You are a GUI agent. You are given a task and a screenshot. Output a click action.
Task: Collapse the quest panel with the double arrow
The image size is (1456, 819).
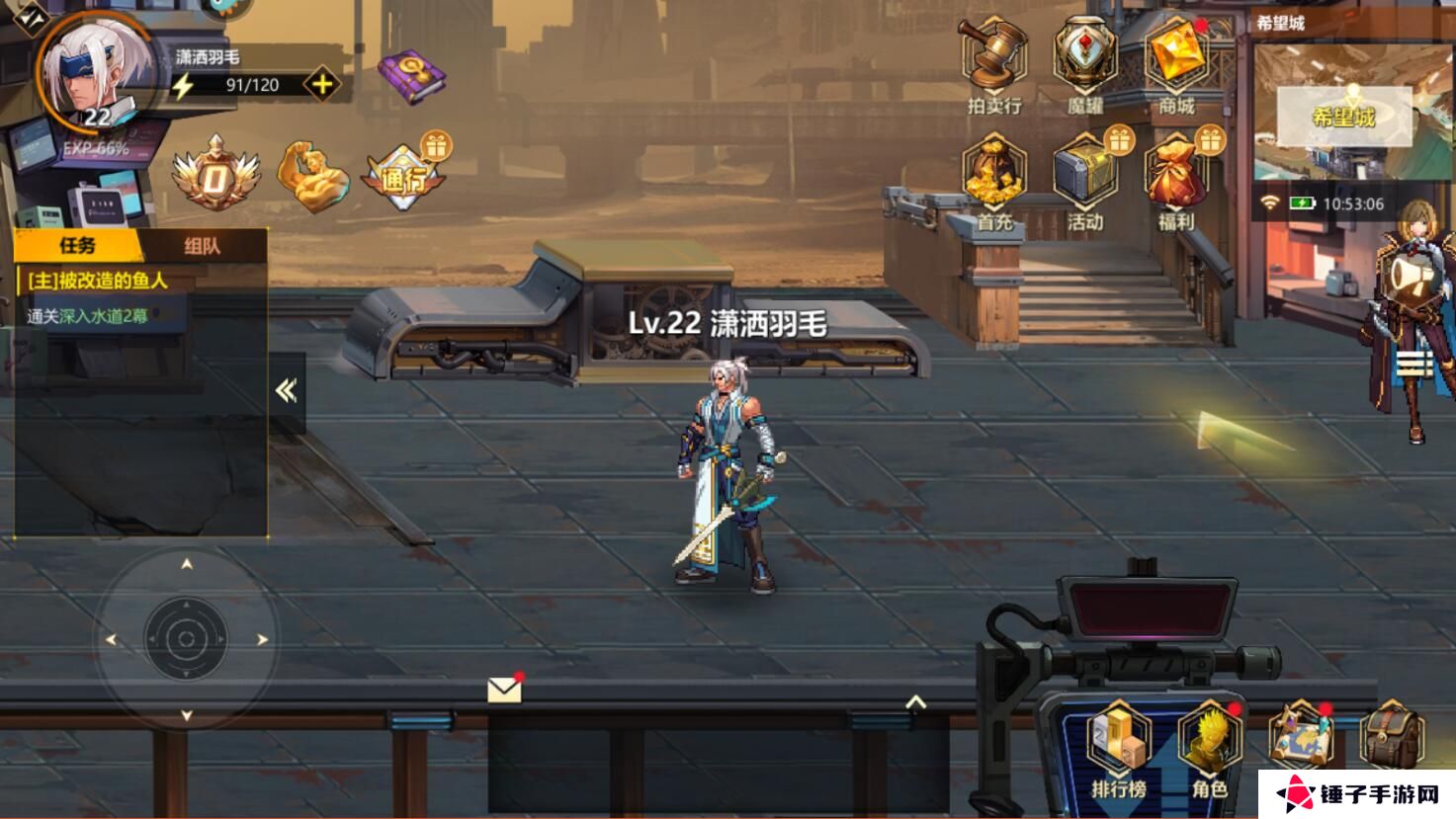point(287,389)
